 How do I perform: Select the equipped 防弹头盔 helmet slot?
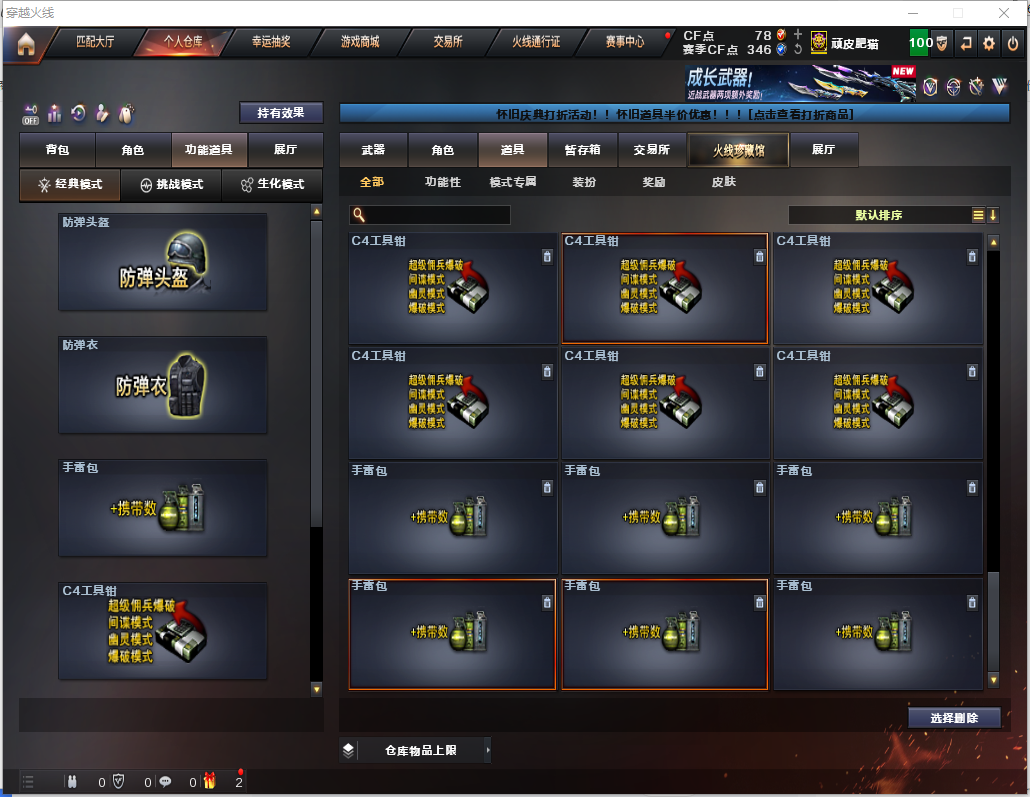point(163,261)
